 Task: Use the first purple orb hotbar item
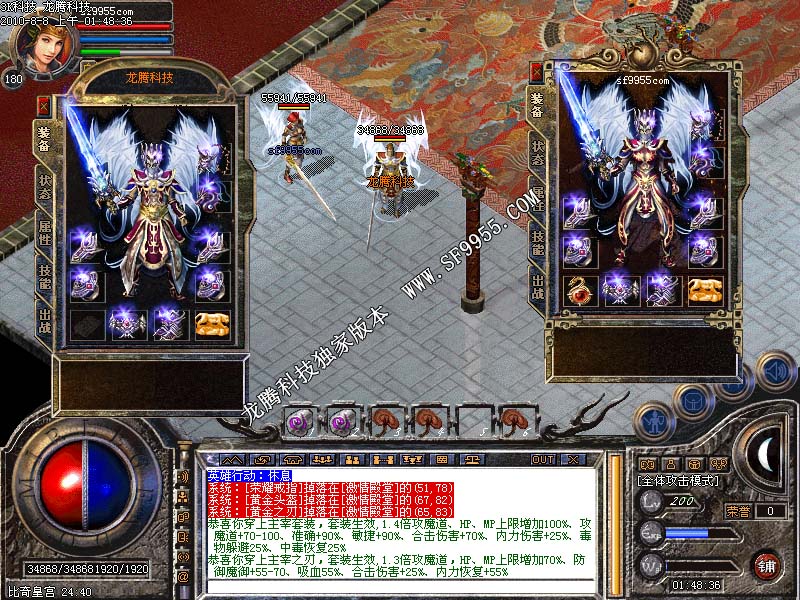[x=298, y=421]
